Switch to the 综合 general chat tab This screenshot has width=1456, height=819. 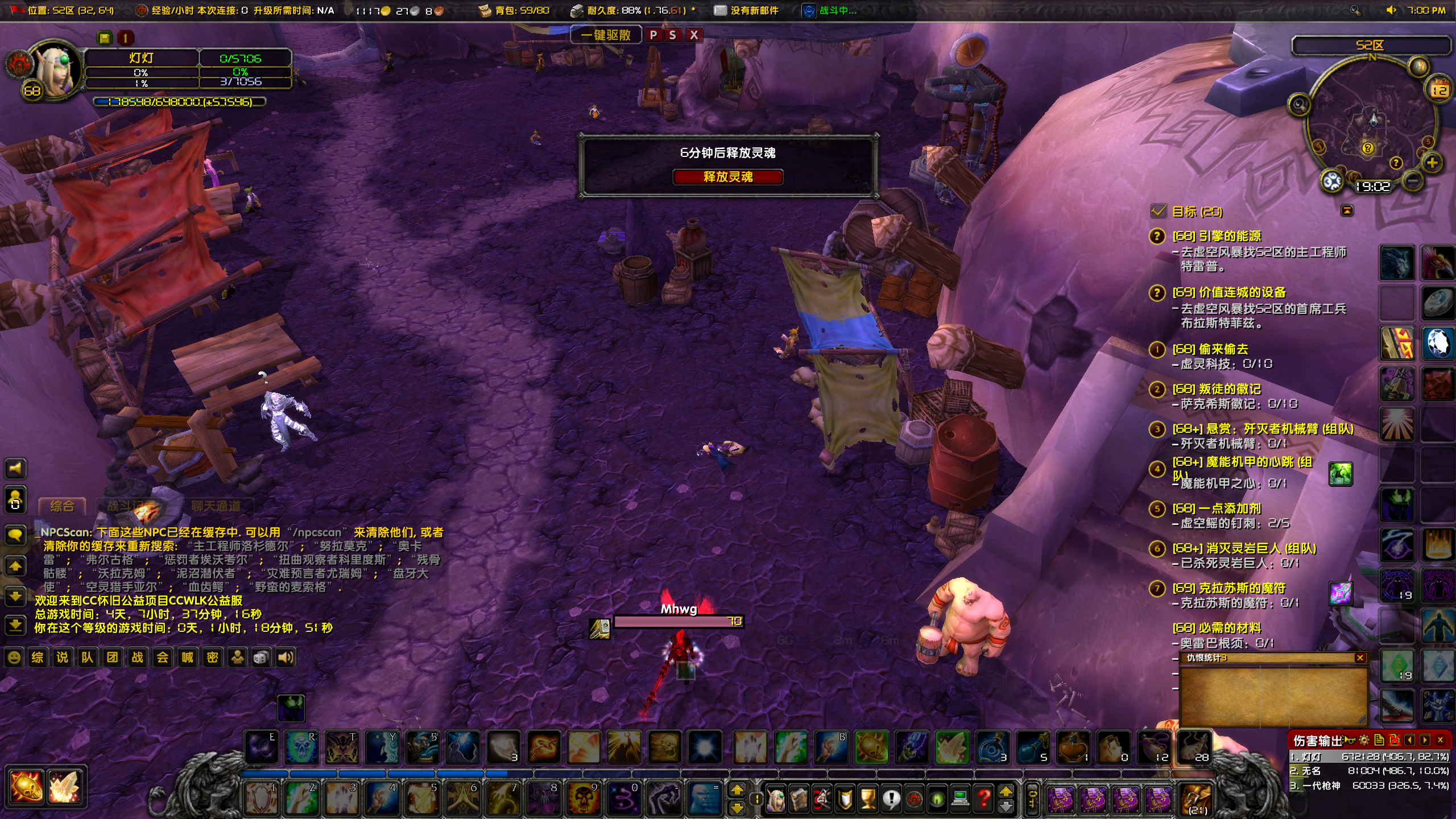tap(62, 506)
